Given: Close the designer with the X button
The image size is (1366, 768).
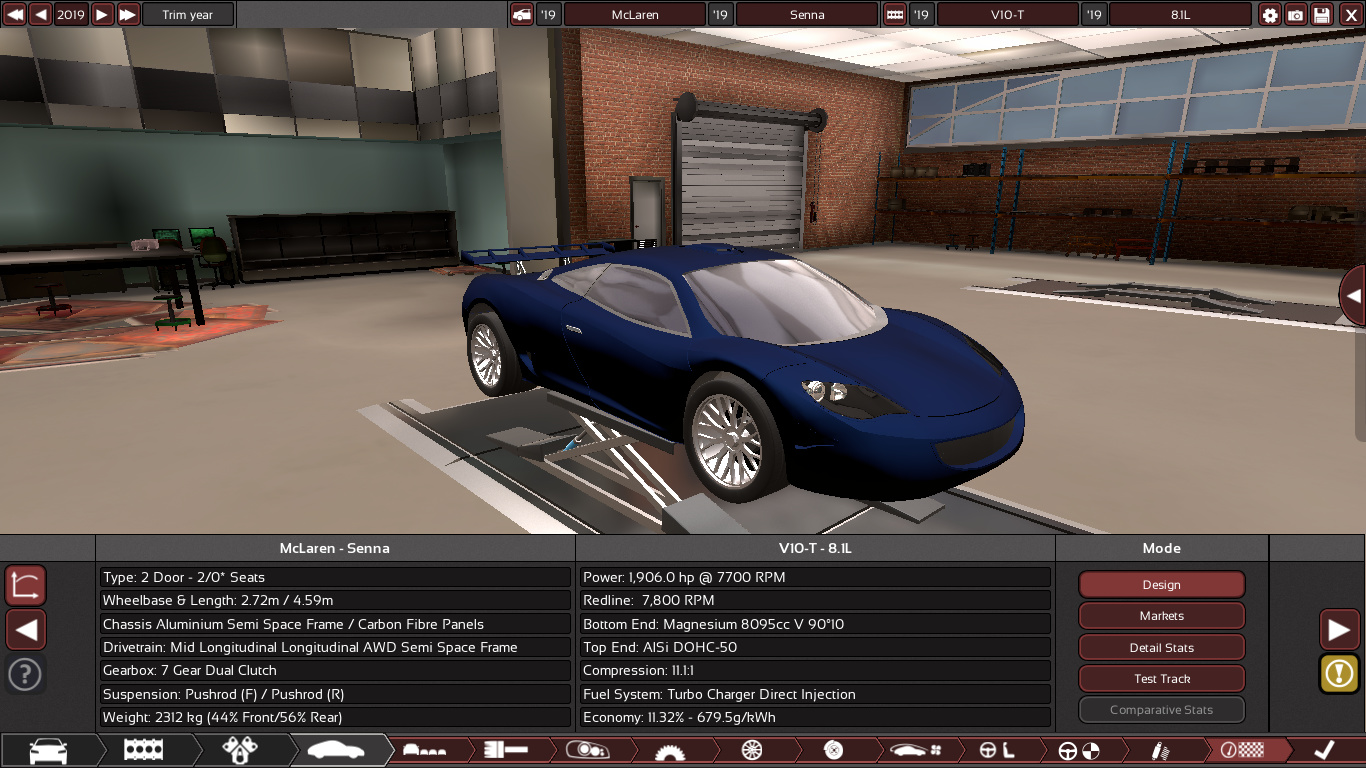Looking at the screenshot, I should click(x=1349, y=15).
